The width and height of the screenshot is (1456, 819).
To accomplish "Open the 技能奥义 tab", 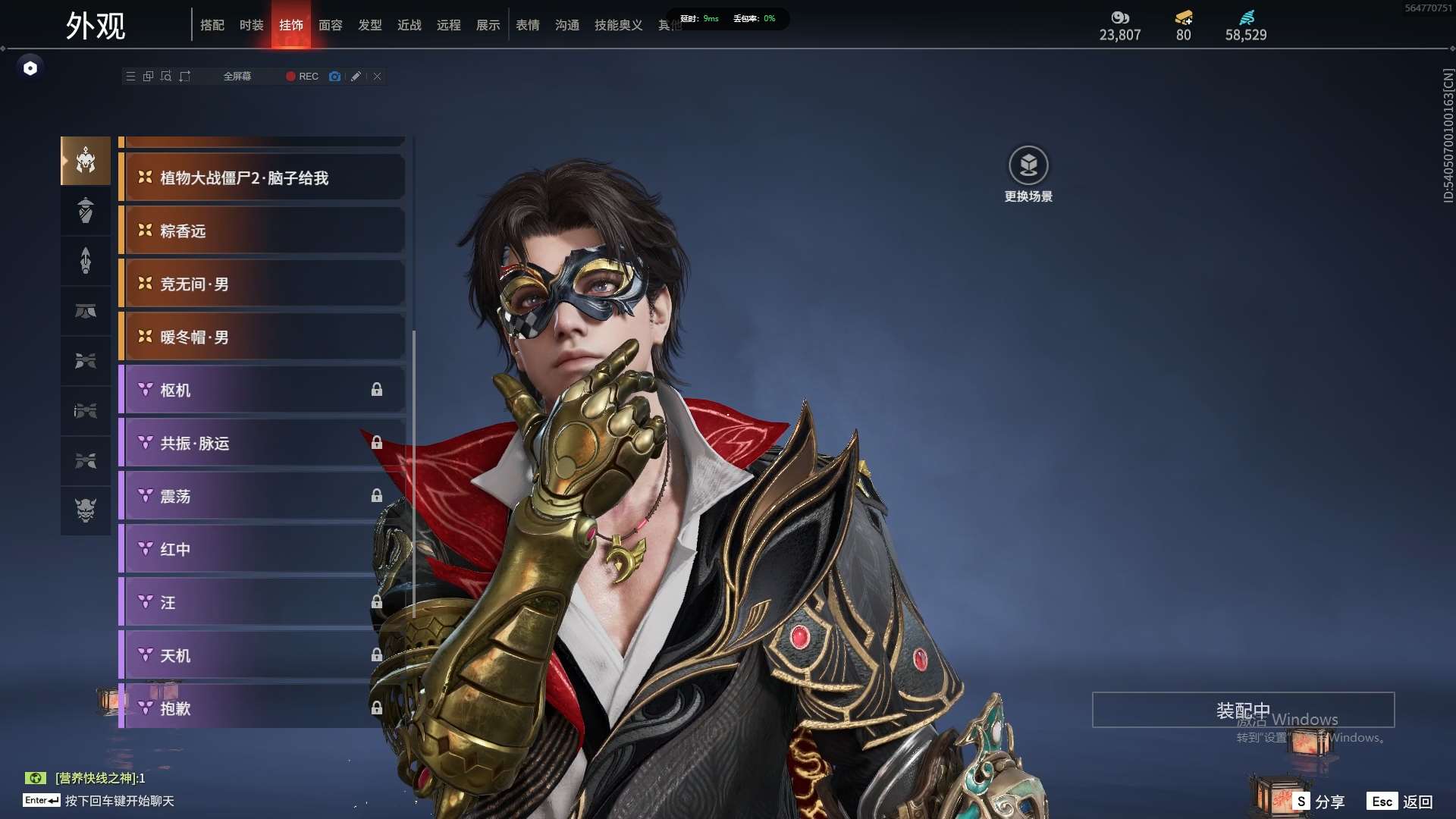I will point(618,25).
